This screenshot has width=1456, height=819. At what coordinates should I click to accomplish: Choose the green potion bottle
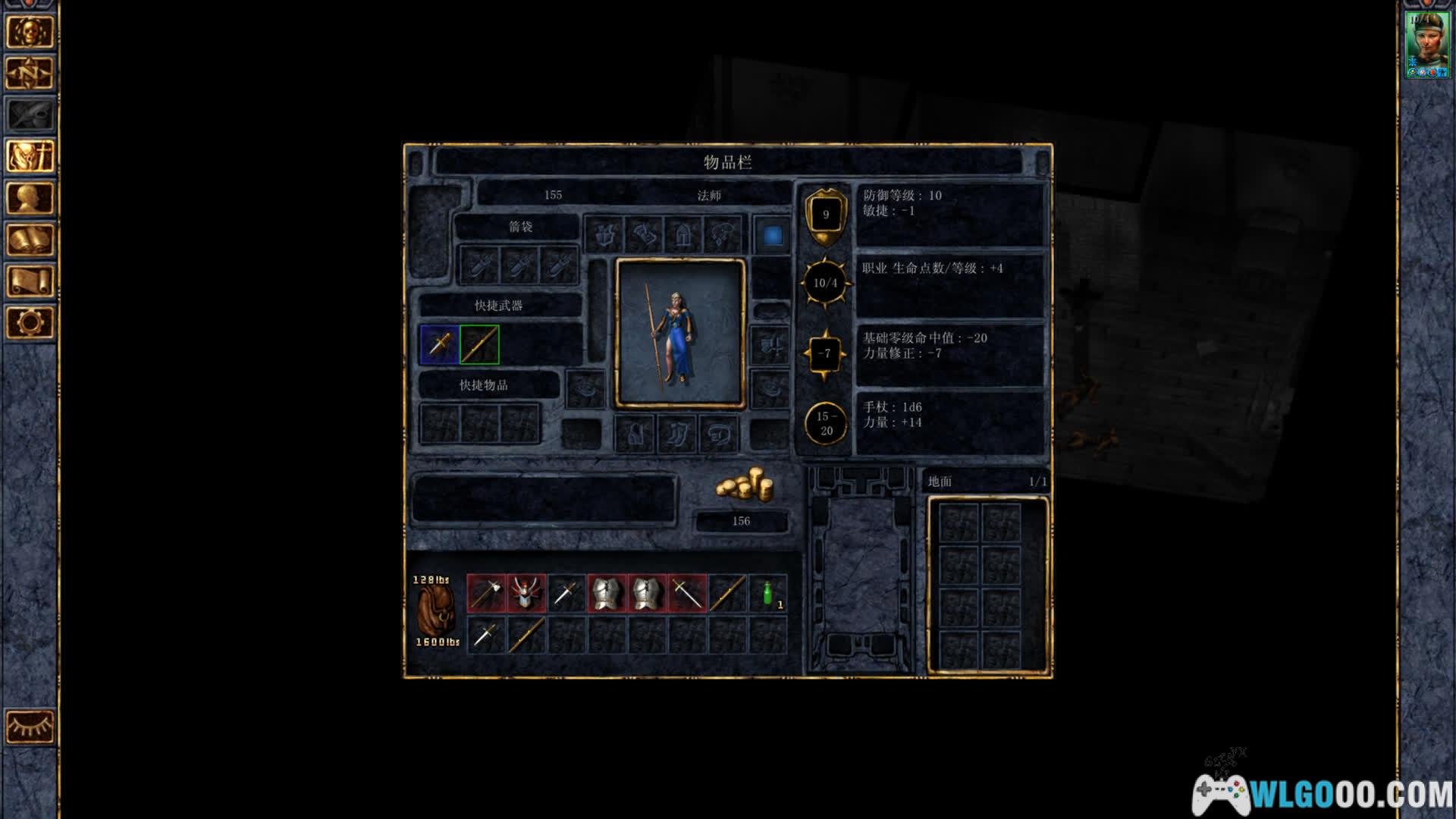point(767,593)
